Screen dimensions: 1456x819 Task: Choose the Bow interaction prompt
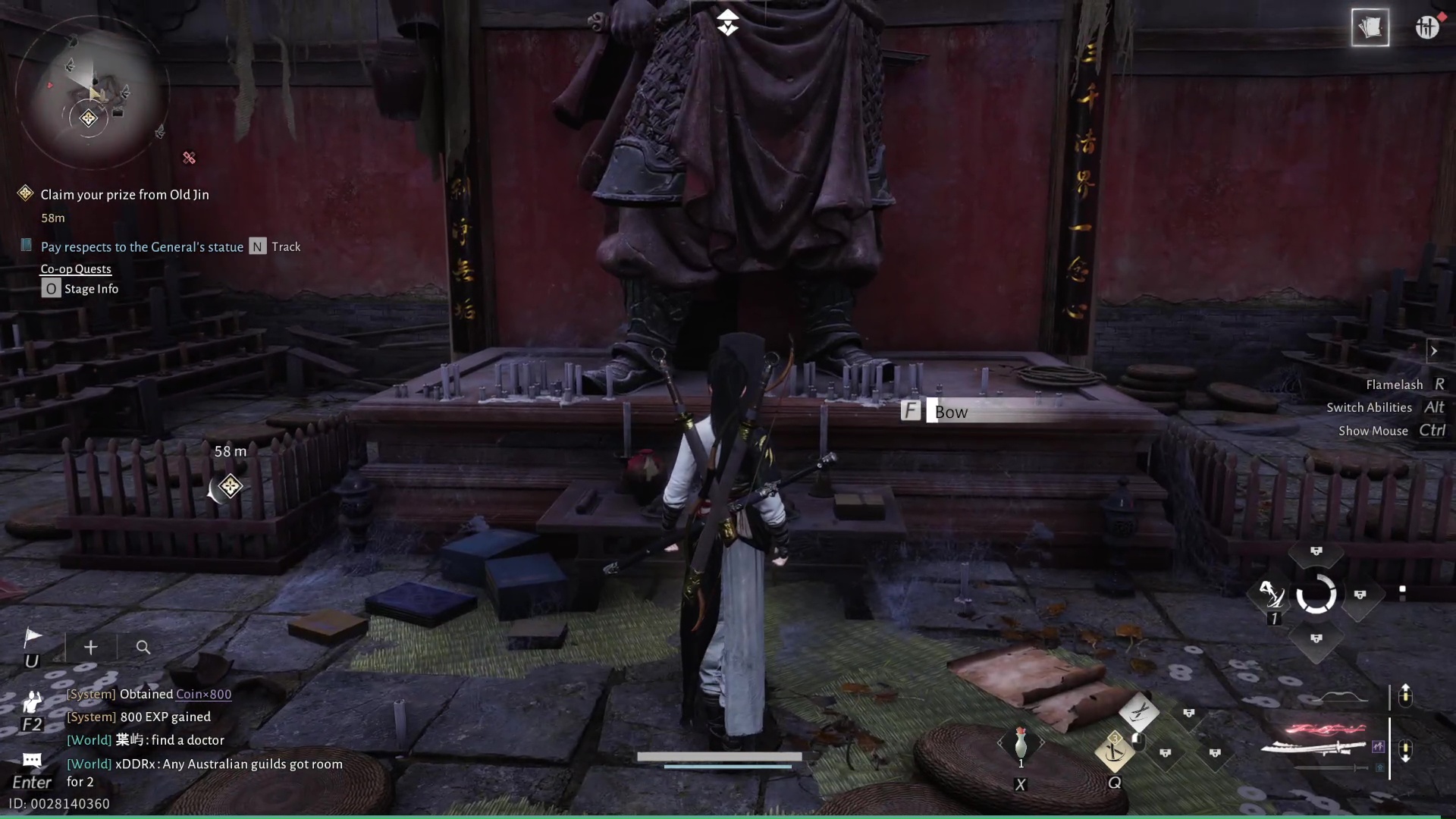click(950, 412)
